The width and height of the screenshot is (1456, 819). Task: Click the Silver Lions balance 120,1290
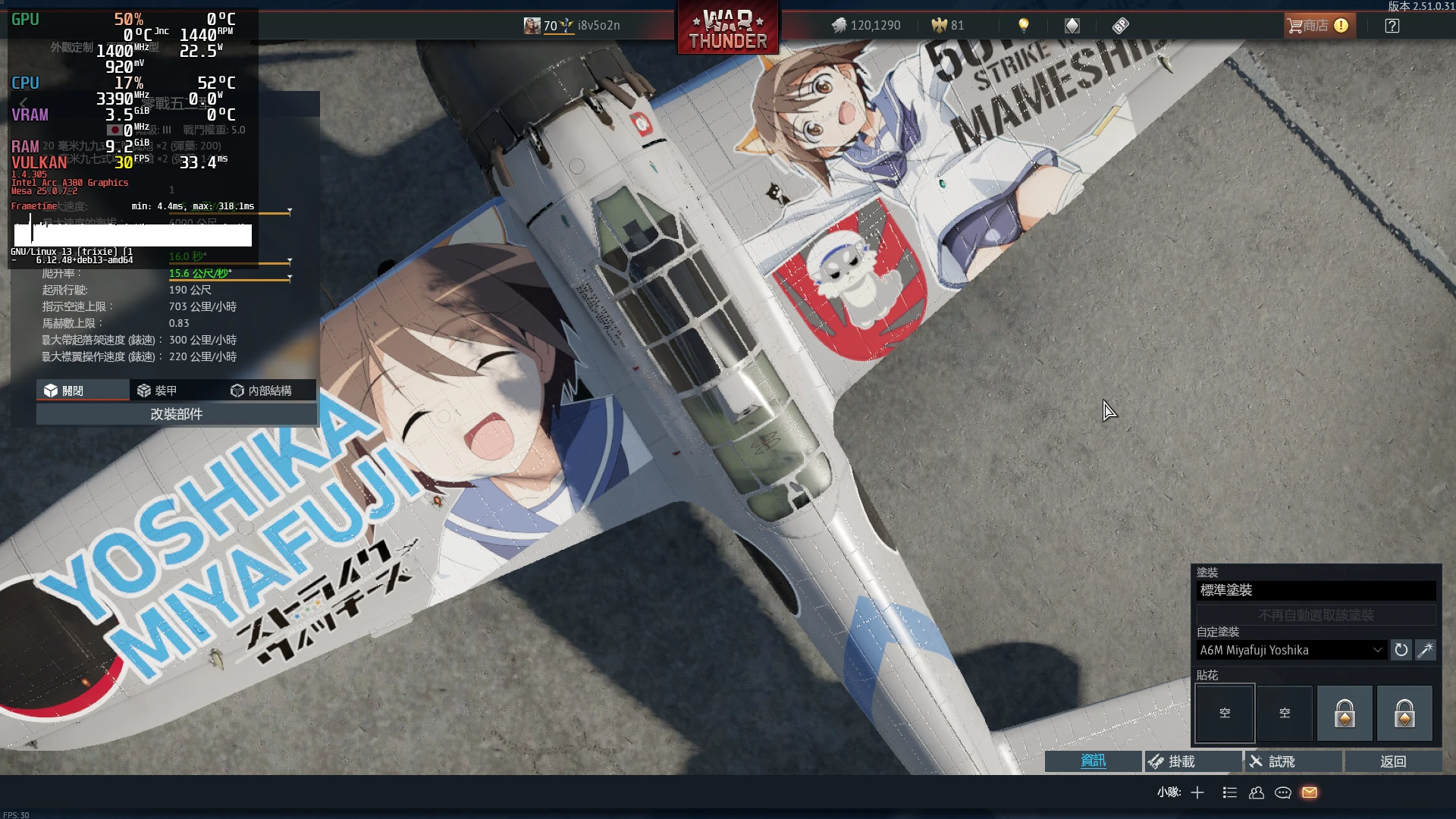(x=866, y=26)
